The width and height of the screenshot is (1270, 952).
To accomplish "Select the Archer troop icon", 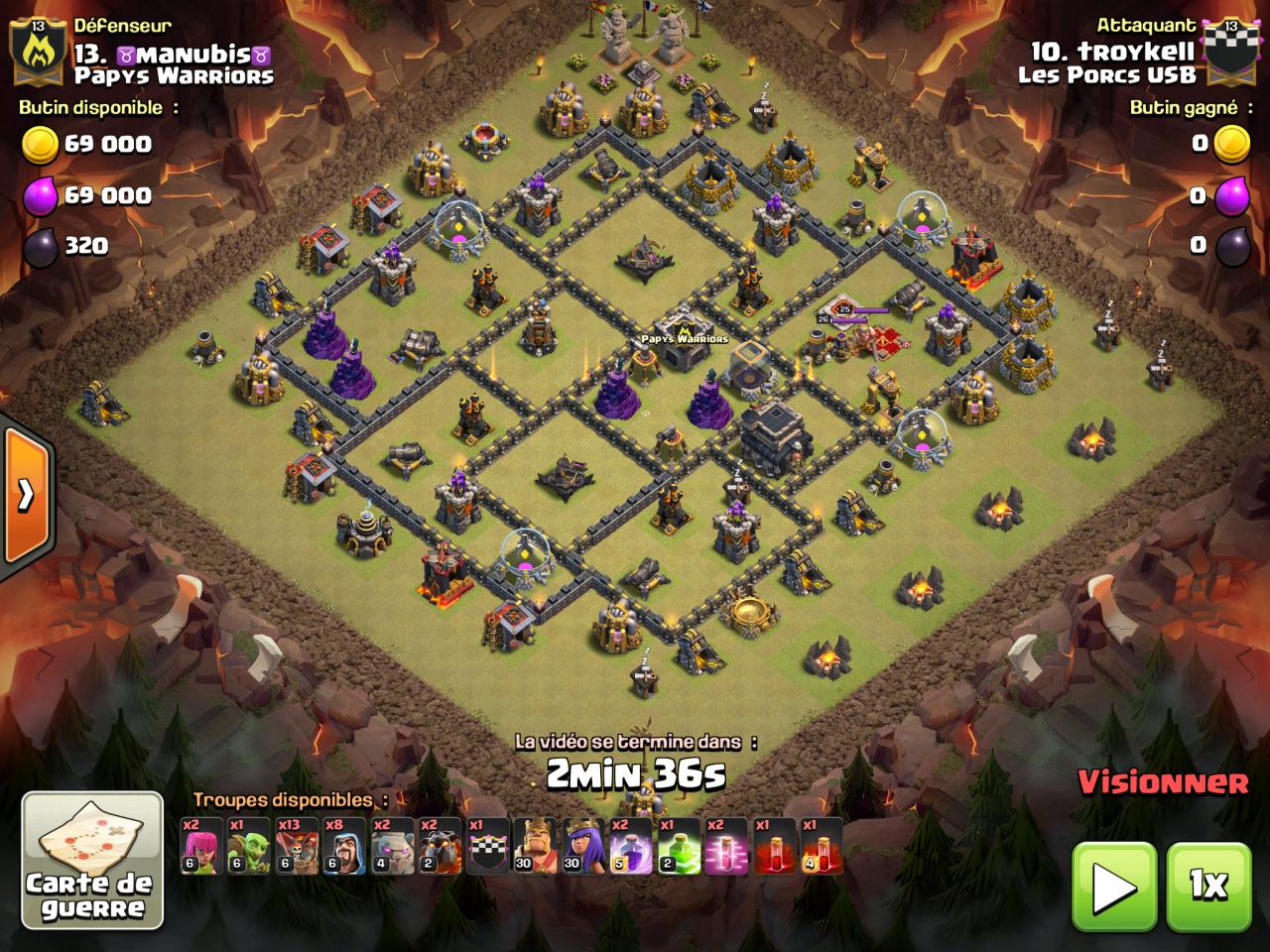I will tap(201, 846).
